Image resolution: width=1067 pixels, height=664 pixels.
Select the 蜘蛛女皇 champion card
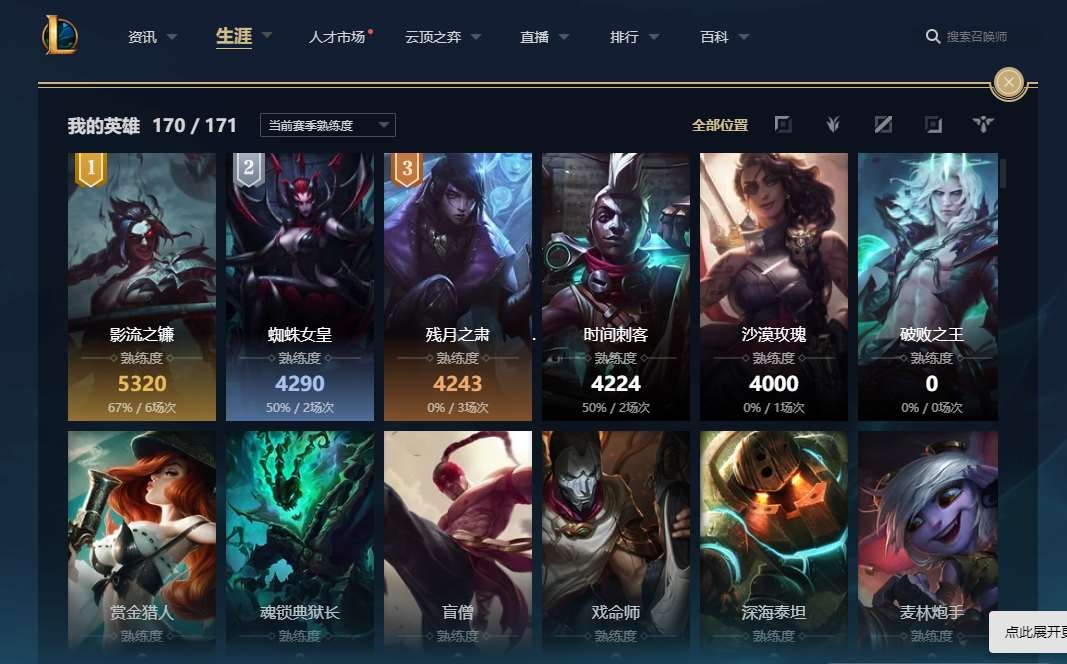click(x=300, y=286)
